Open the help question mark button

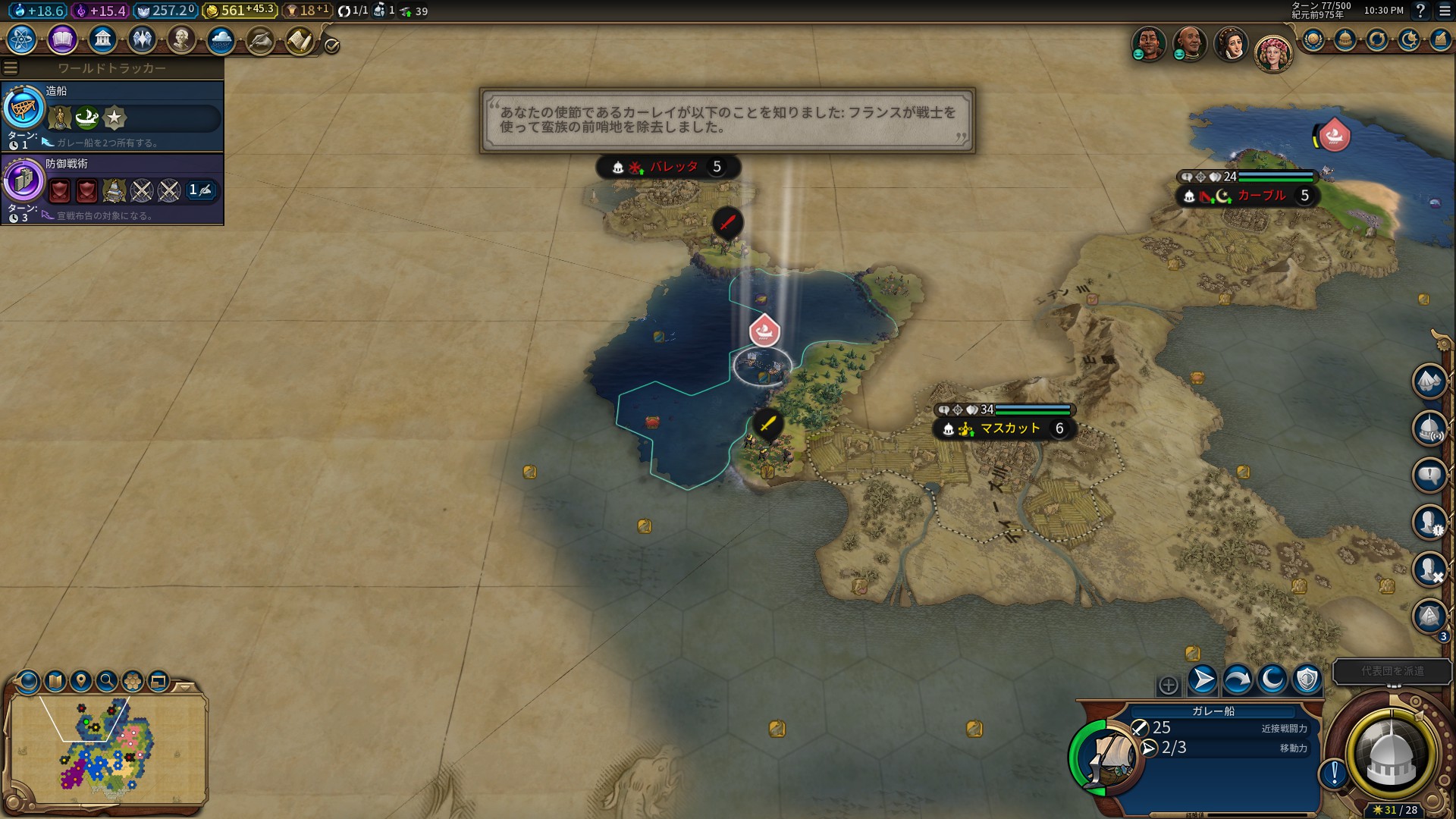(x=1420, y=11)
